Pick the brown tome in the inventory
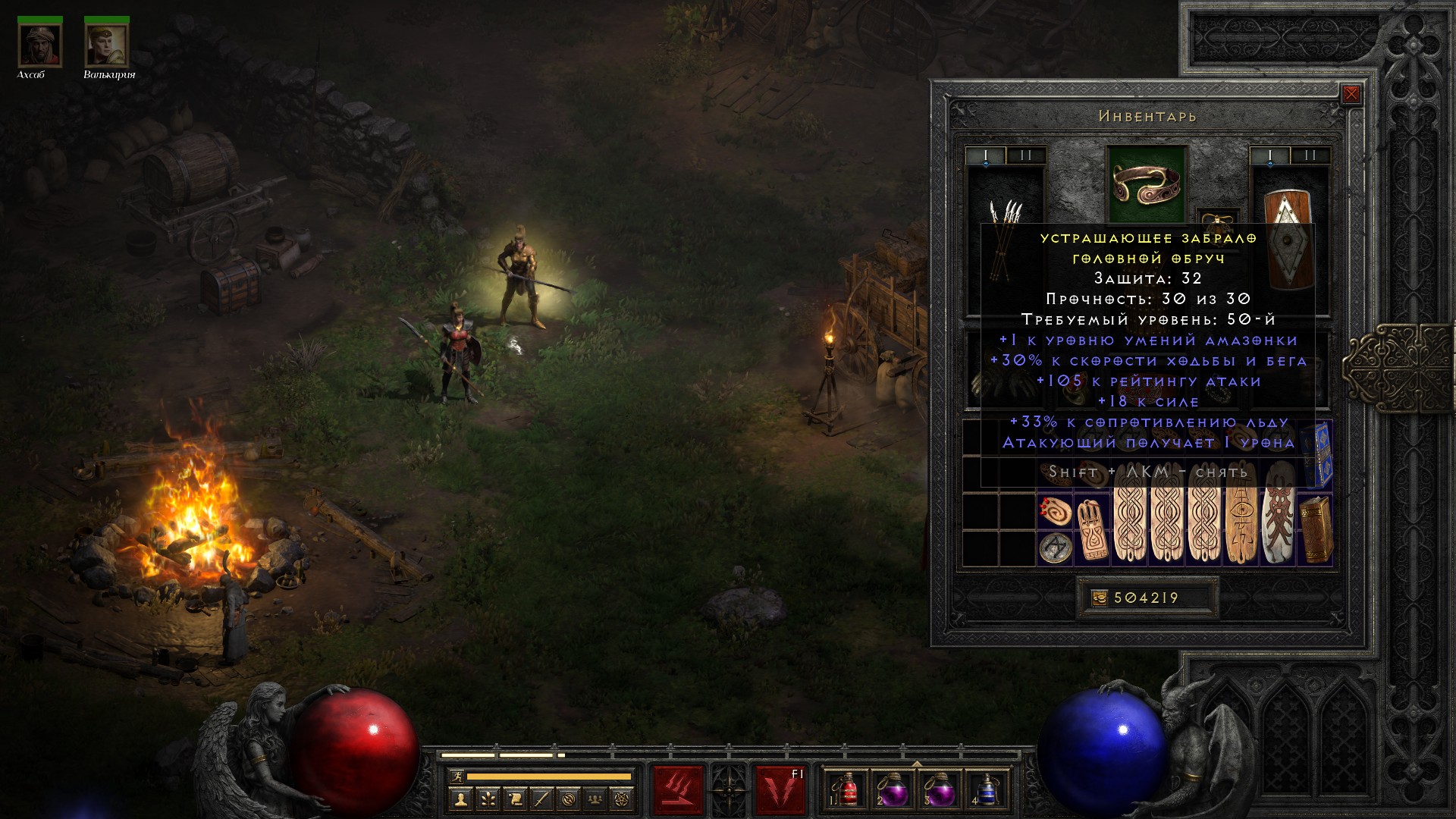Screen dimensions: 1456x819 click(1315, 529)
